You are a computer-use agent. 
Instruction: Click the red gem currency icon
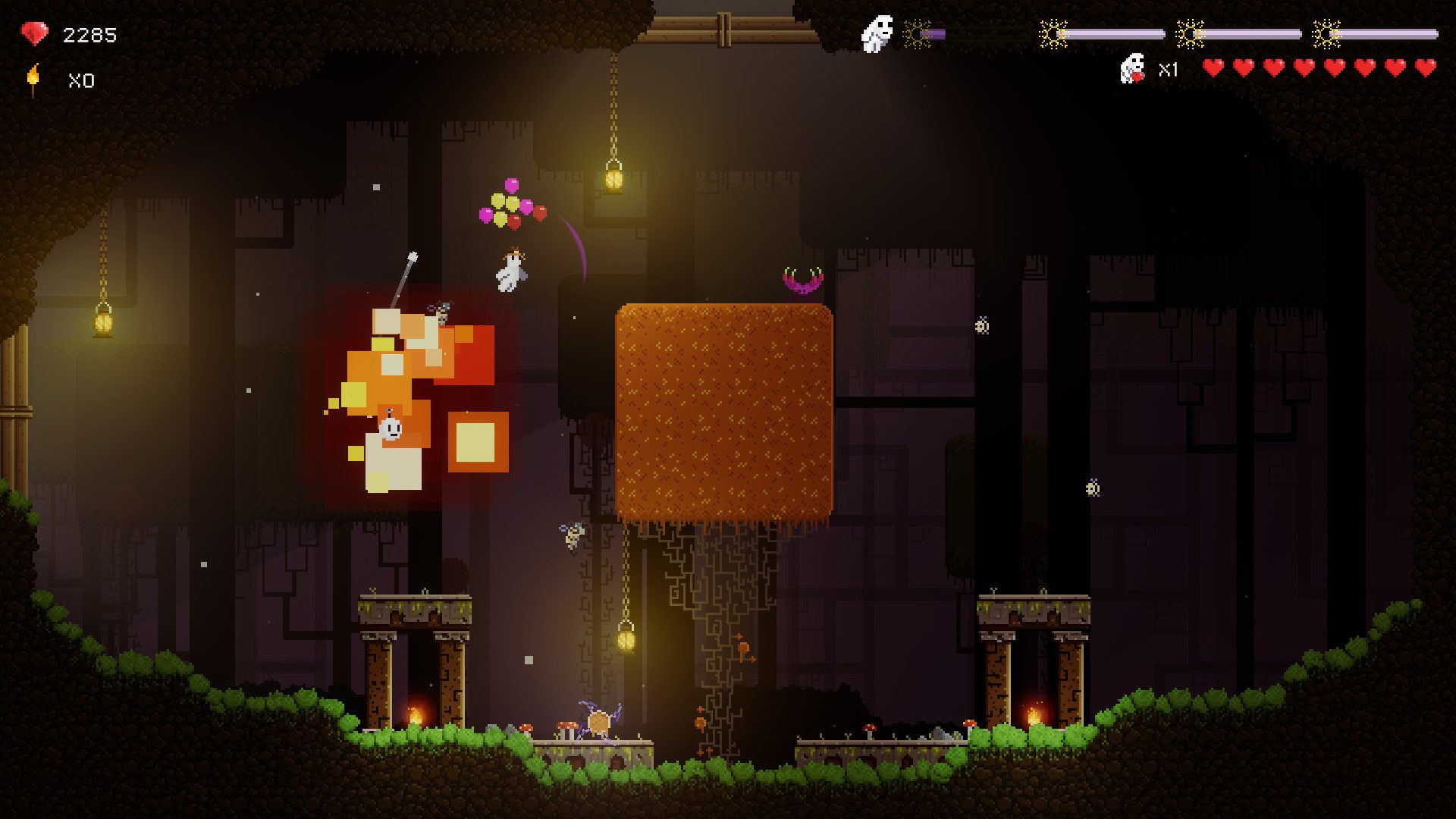(34, 34)
